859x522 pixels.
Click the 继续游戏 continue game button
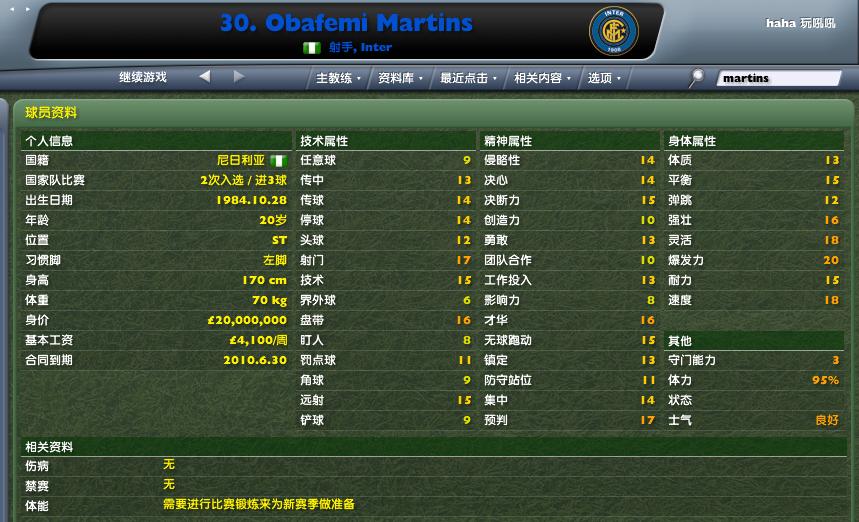tap(143, 77)
